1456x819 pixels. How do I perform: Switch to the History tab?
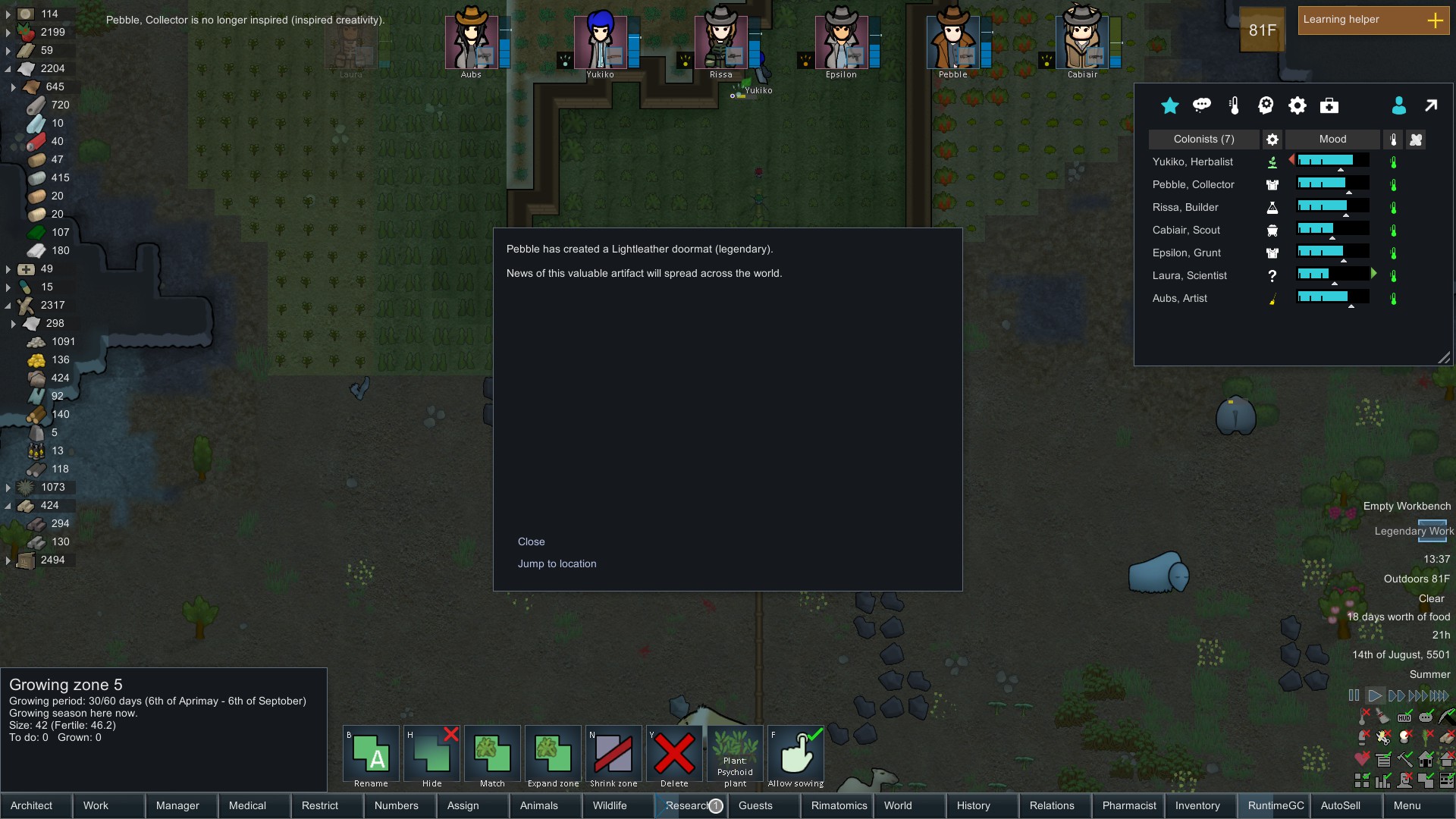point(973,805)
